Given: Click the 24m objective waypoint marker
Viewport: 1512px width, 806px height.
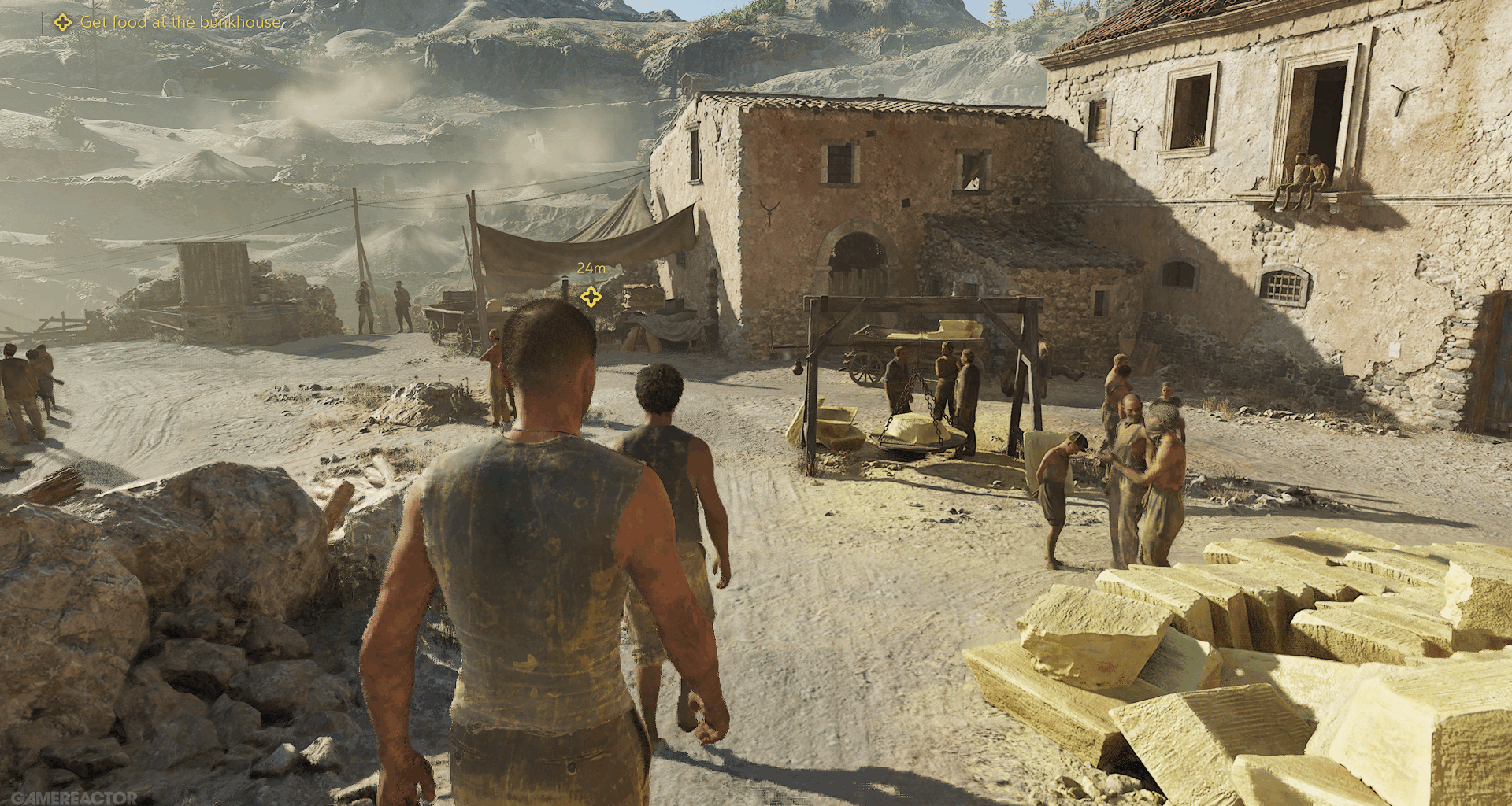Looking at the screenshot, I should click(x=591, y=297).
